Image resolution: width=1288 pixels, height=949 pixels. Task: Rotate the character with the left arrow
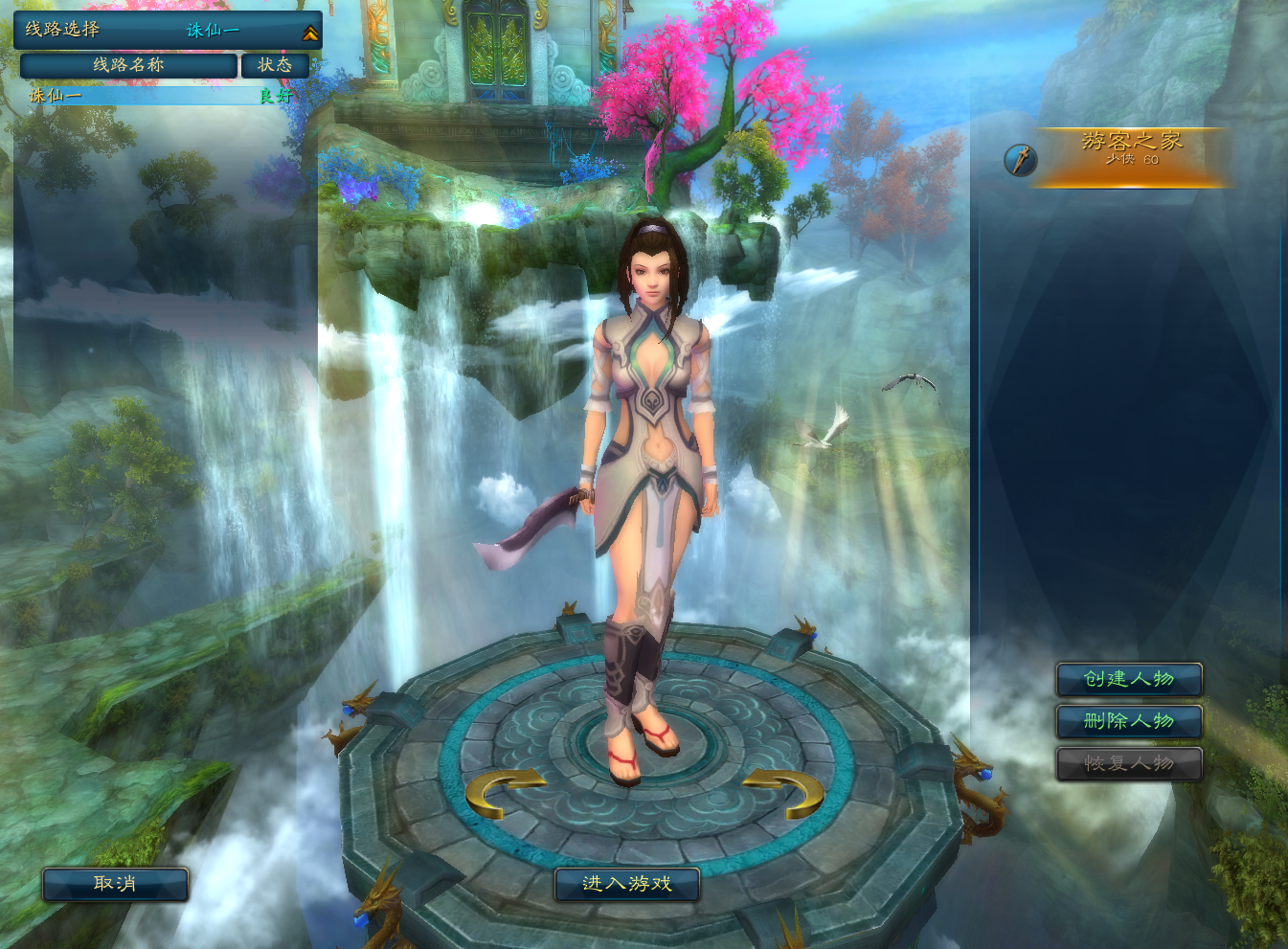tap(502, 793)
